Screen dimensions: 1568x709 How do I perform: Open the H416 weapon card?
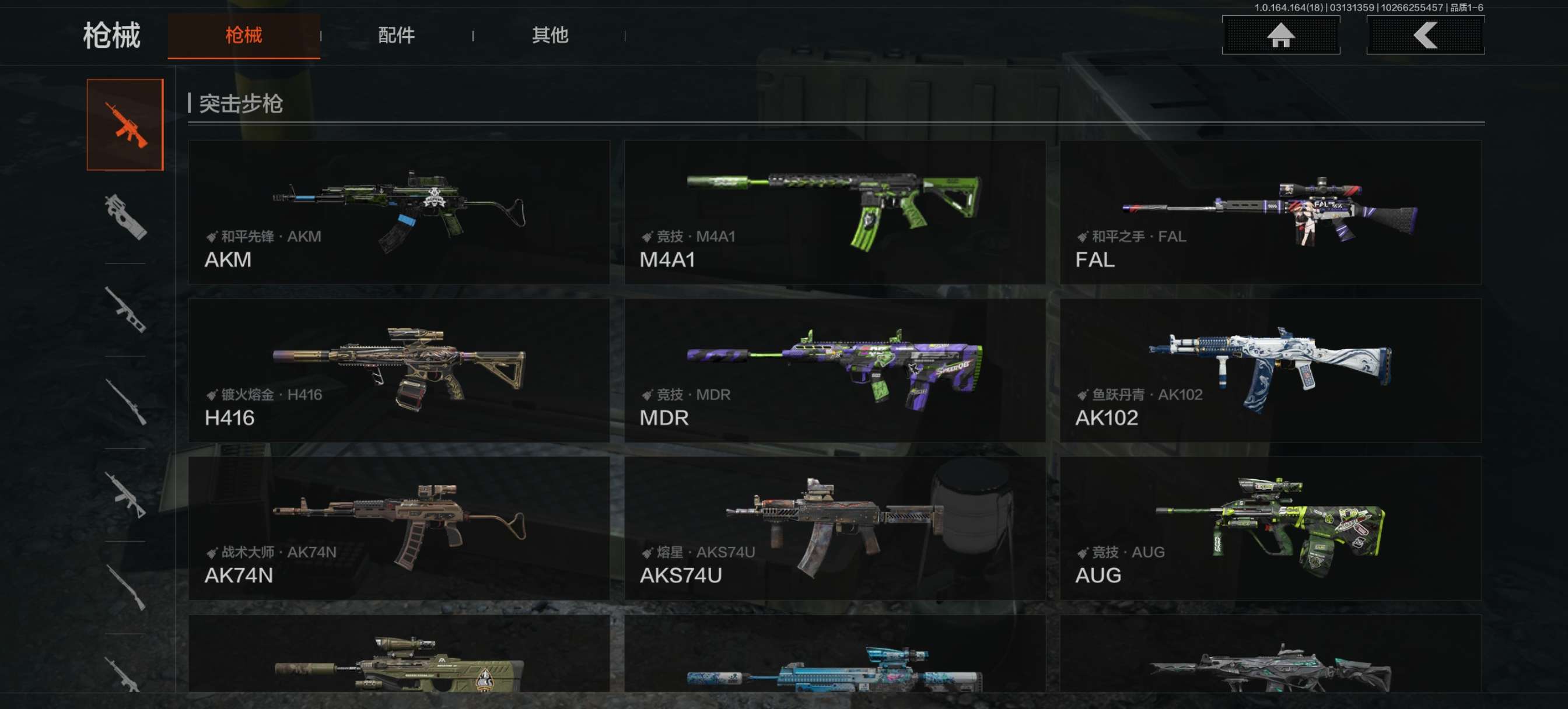pos(398,370)
